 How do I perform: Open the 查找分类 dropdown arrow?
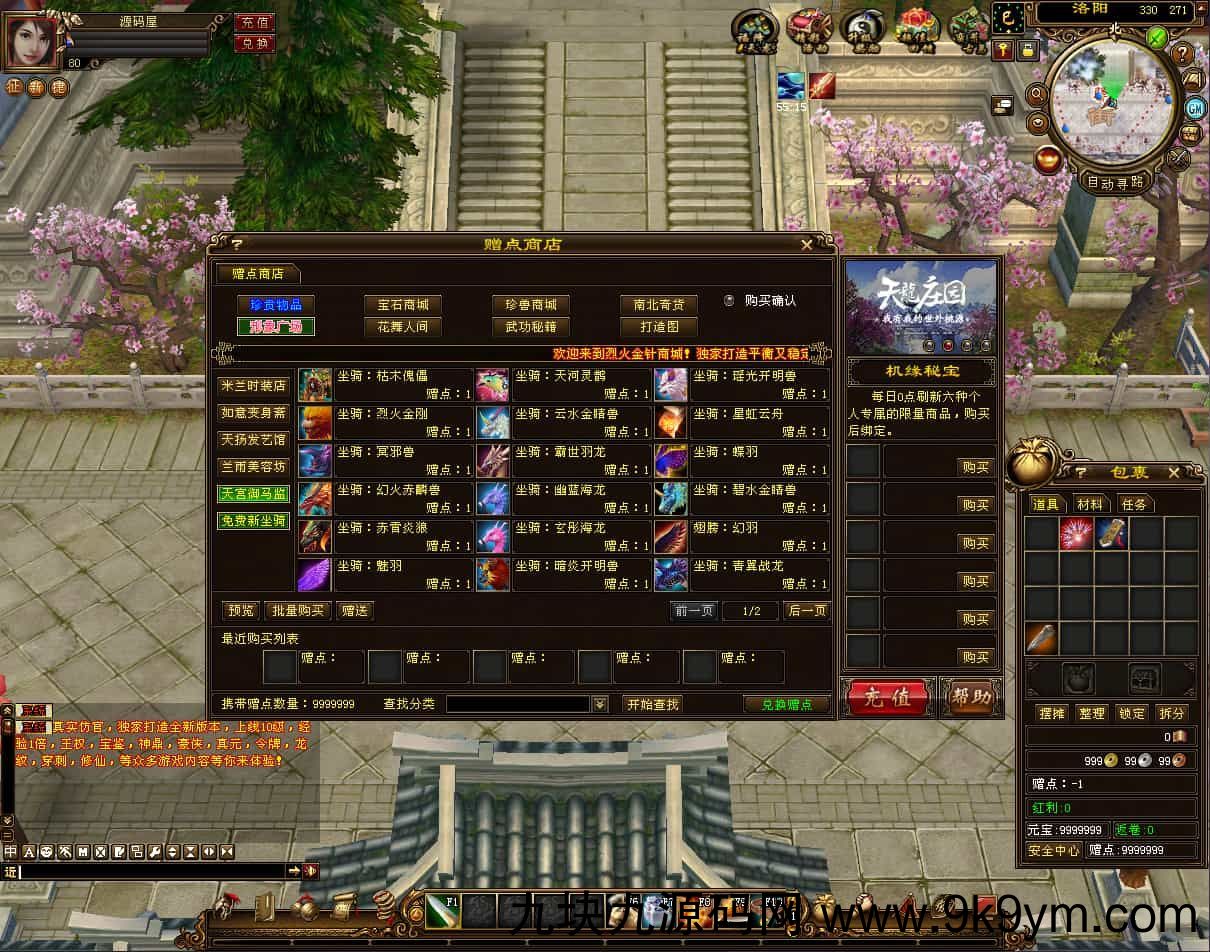599,704
